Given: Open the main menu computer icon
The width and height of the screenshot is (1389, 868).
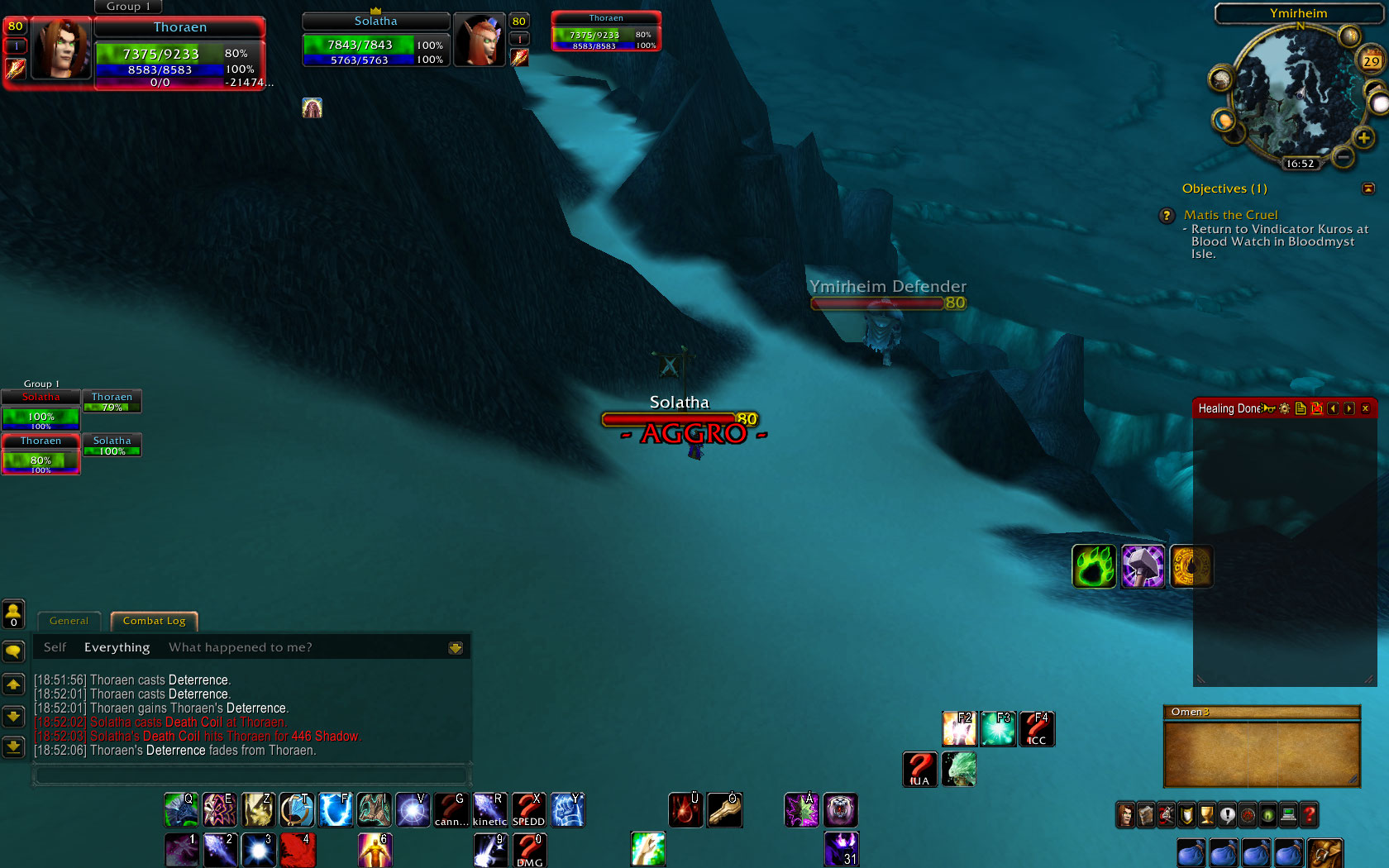Looking at the screenshot, I should 1289,815.
